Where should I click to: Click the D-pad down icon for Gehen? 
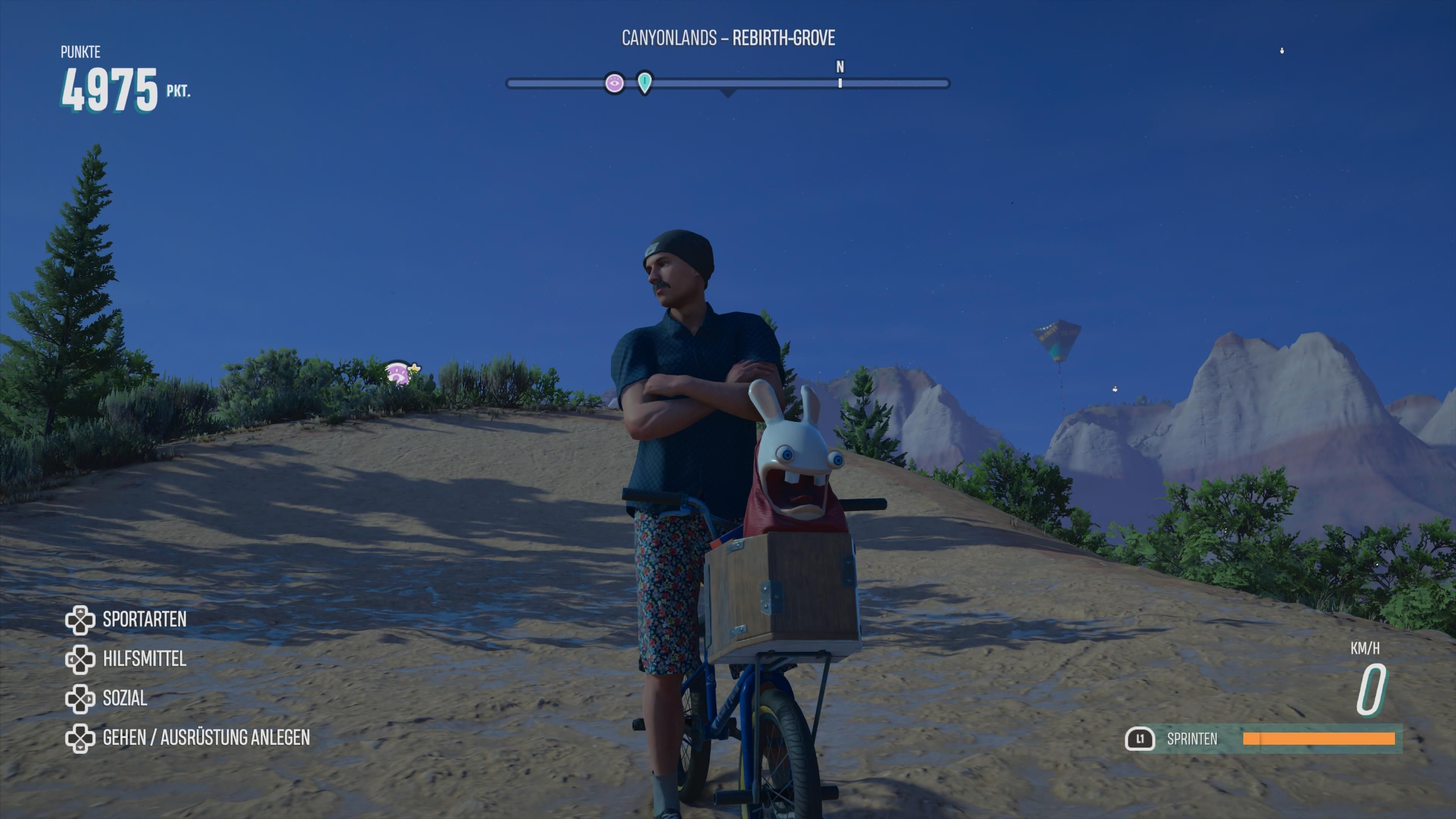tap(81, 738)
